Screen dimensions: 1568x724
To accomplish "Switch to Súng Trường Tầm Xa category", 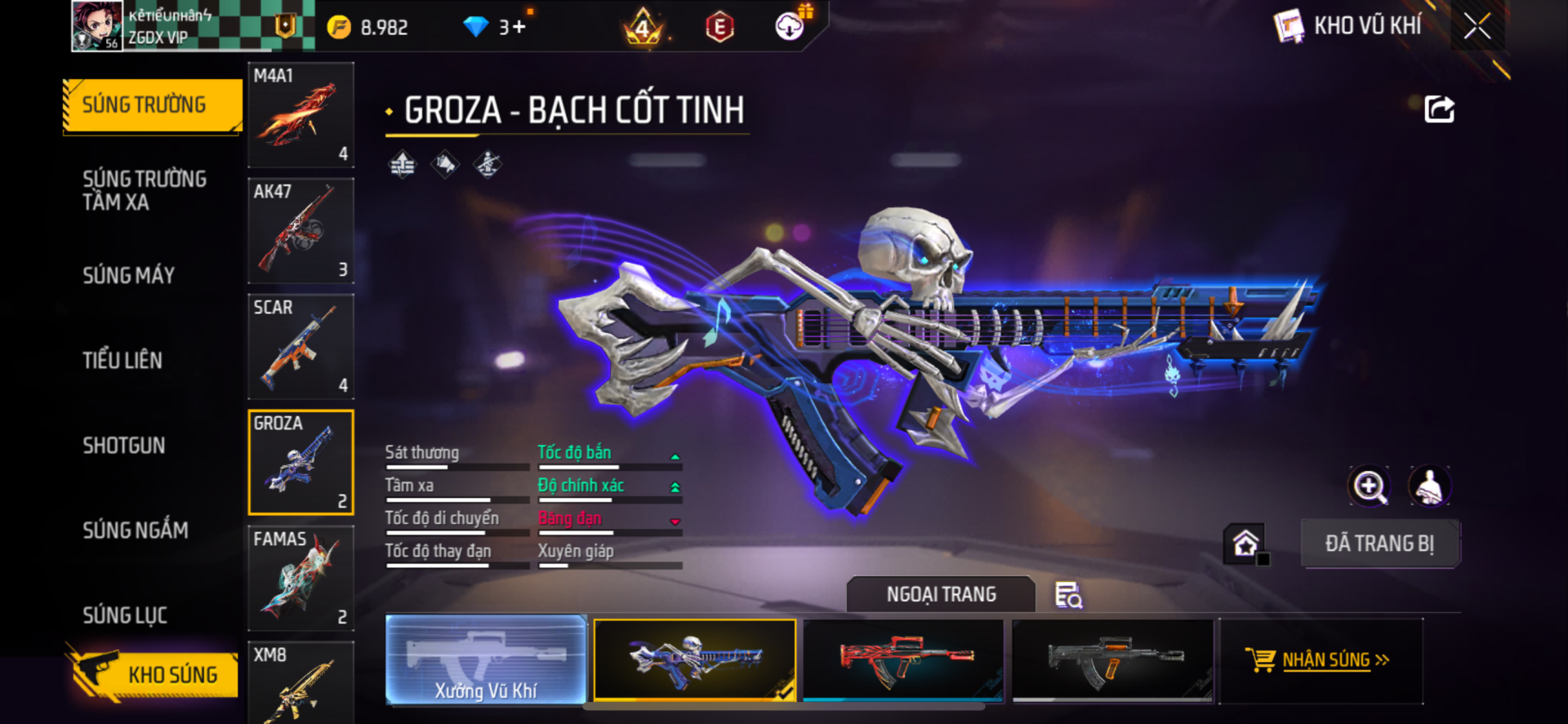I will [144, 190].
